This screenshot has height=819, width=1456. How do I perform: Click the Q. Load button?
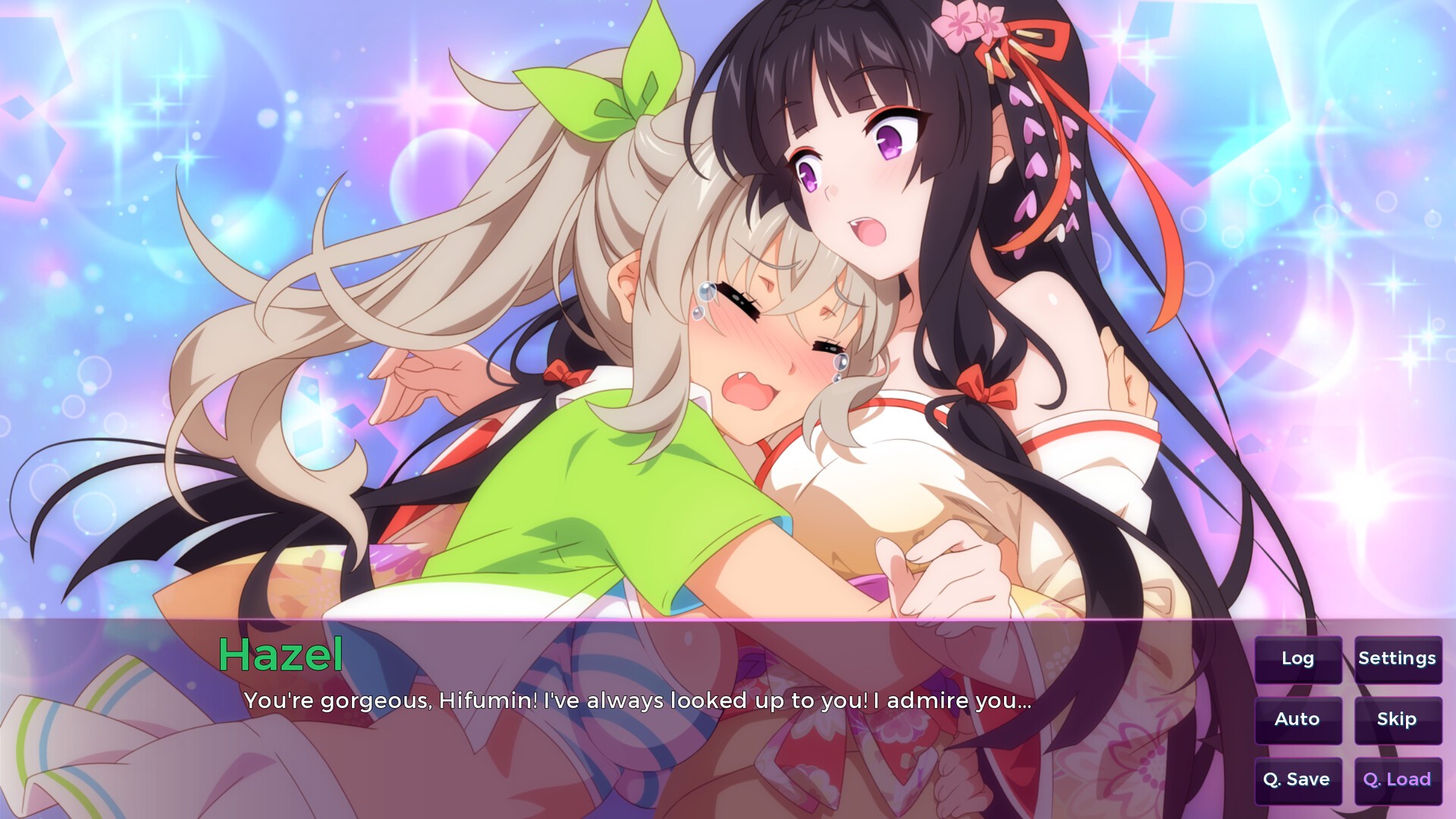(x=1397, y=780)
